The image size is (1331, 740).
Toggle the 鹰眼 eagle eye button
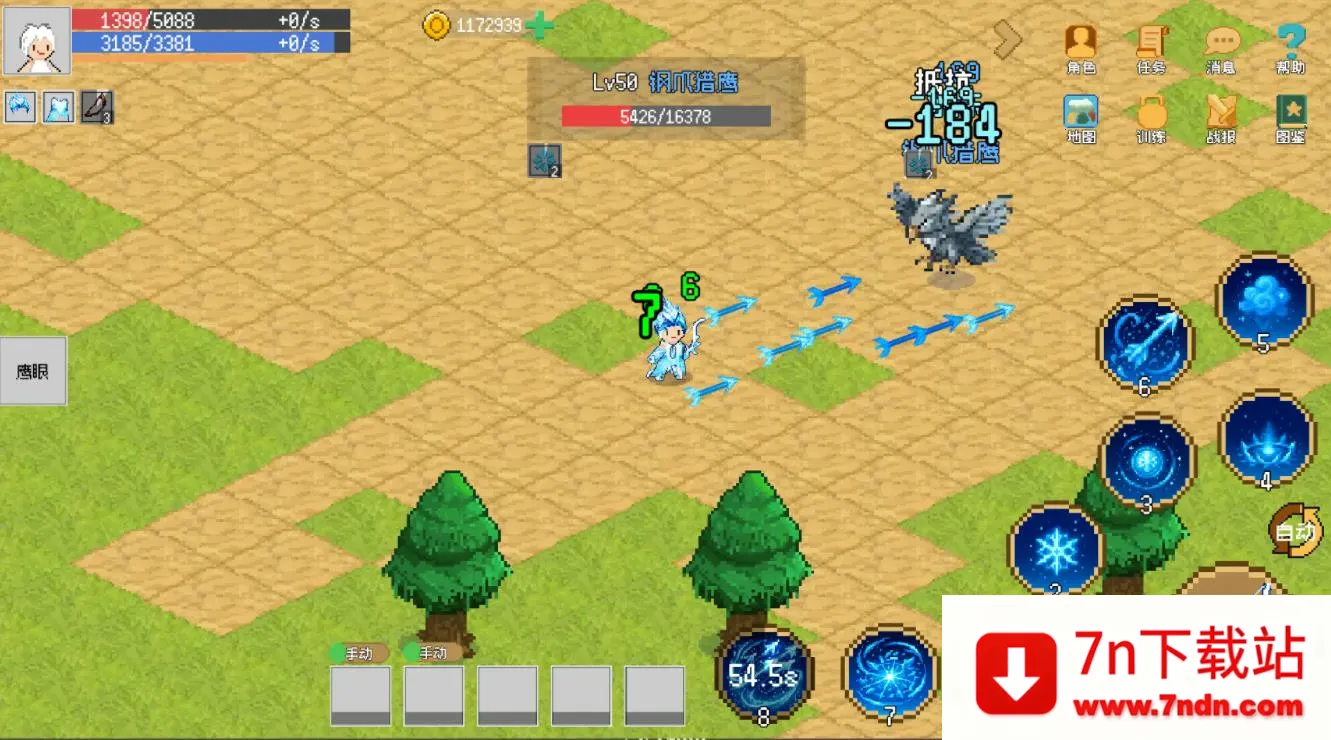(33, 371)
